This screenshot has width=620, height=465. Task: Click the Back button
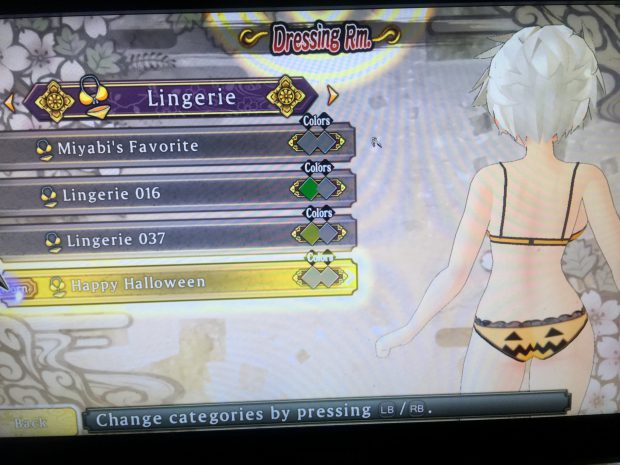point(32,422)
